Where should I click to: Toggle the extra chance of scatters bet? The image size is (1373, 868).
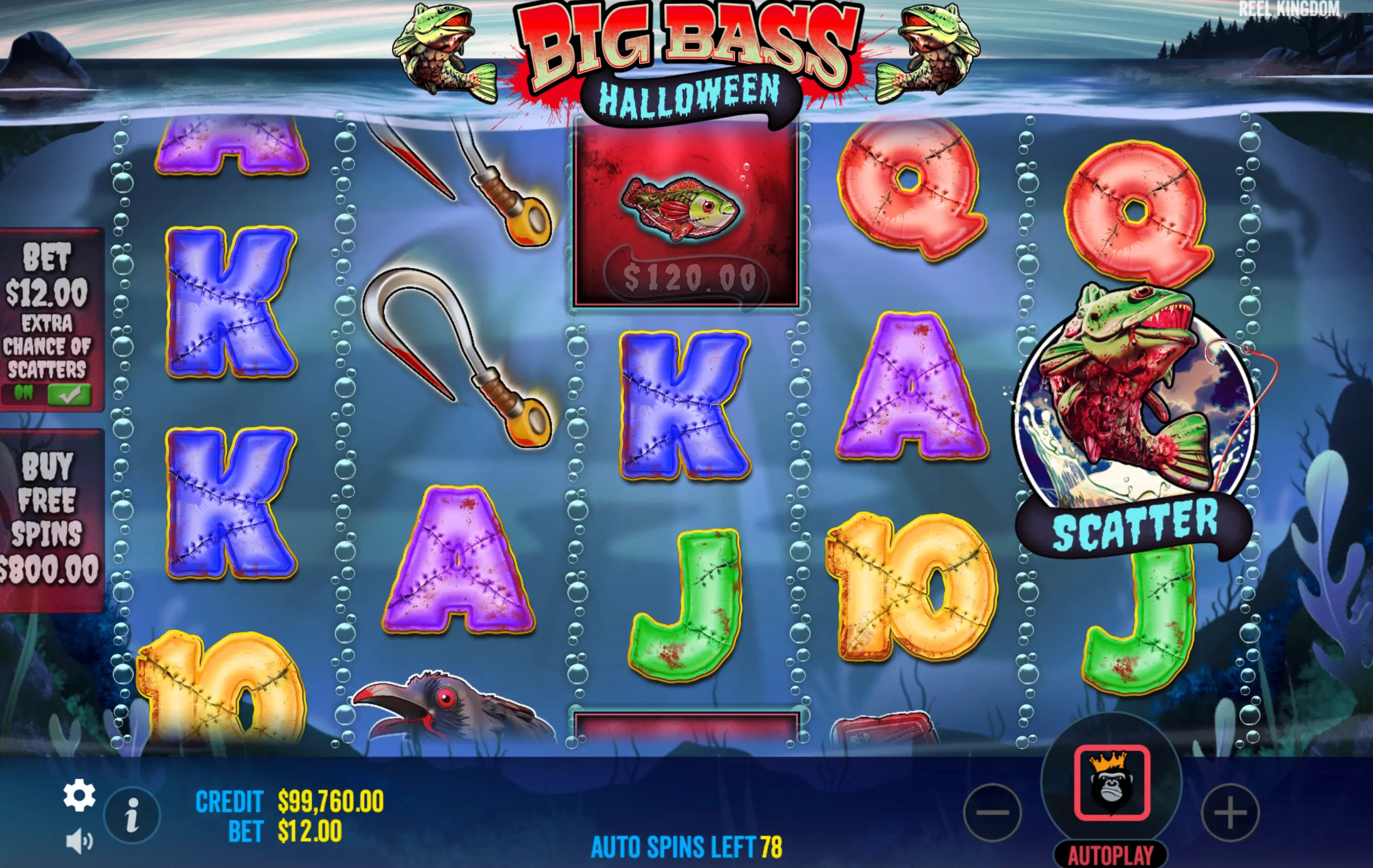[x=68, y=394]
